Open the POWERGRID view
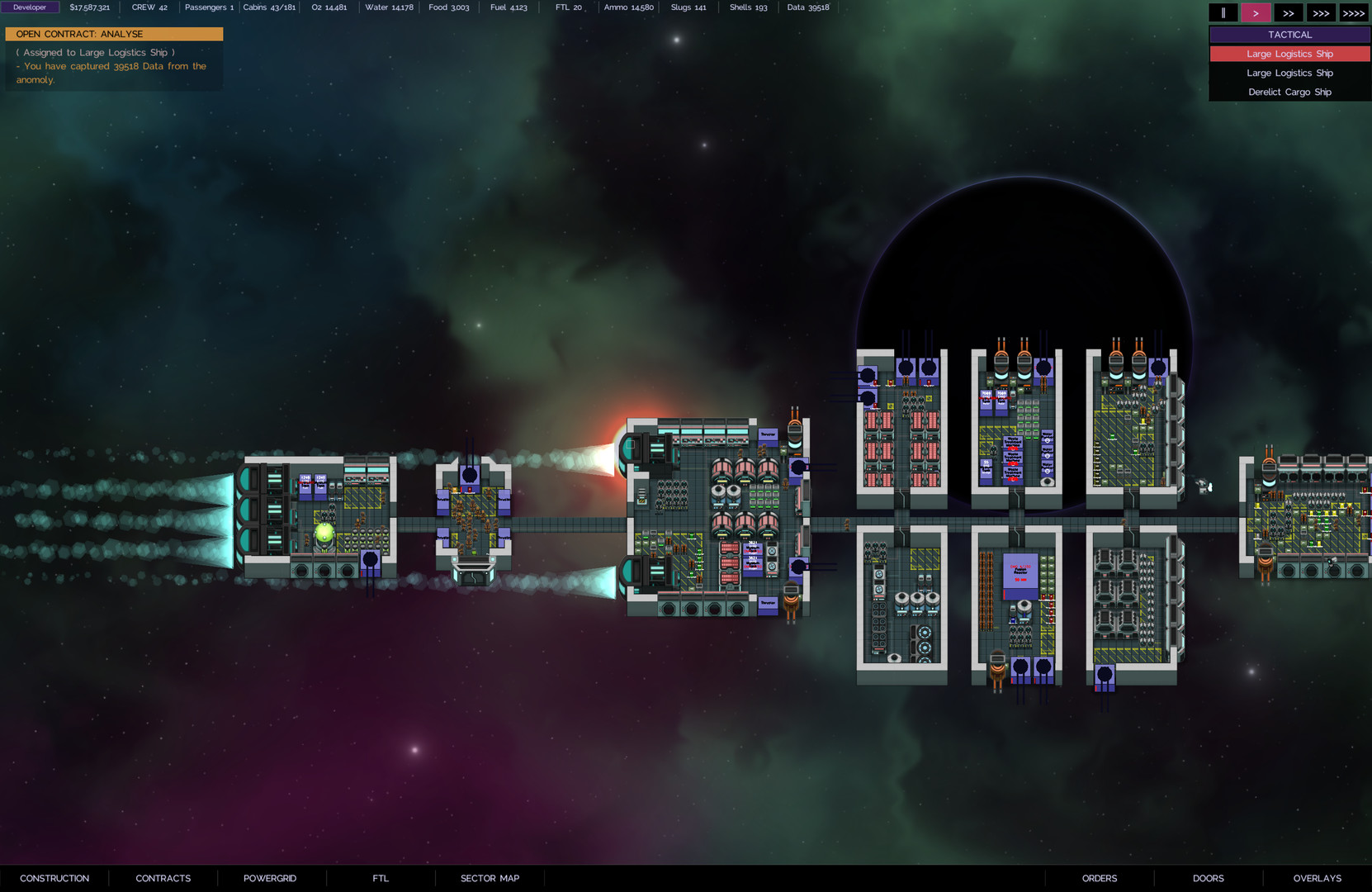This screenshot has width=1372, height=892. (270, 878)
